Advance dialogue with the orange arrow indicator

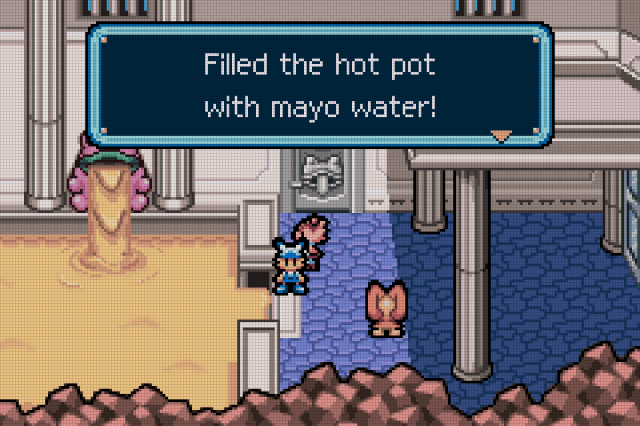point(501,134)
